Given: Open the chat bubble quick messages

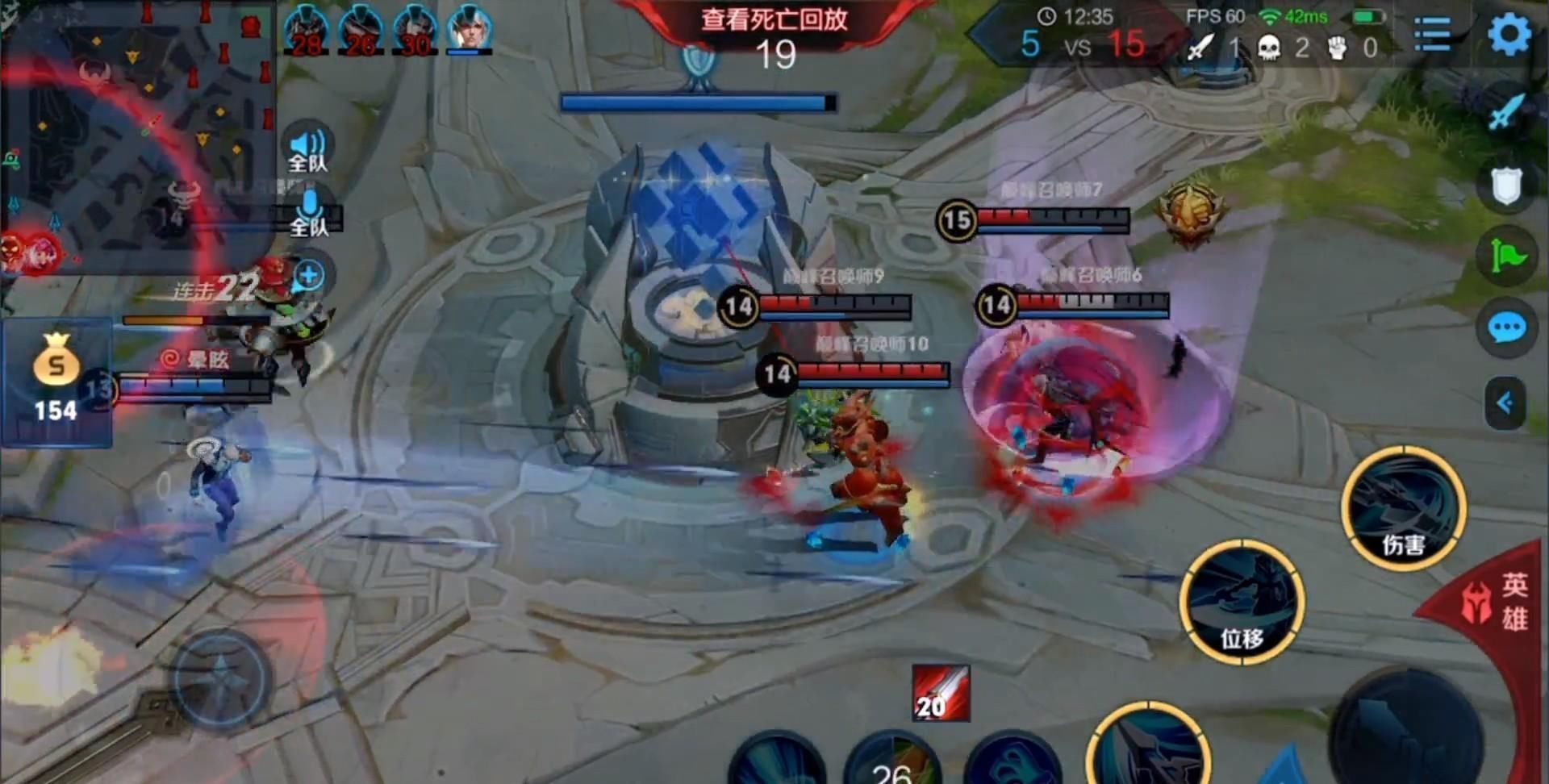Looking at the screenshot, I should click(1506, 328).
